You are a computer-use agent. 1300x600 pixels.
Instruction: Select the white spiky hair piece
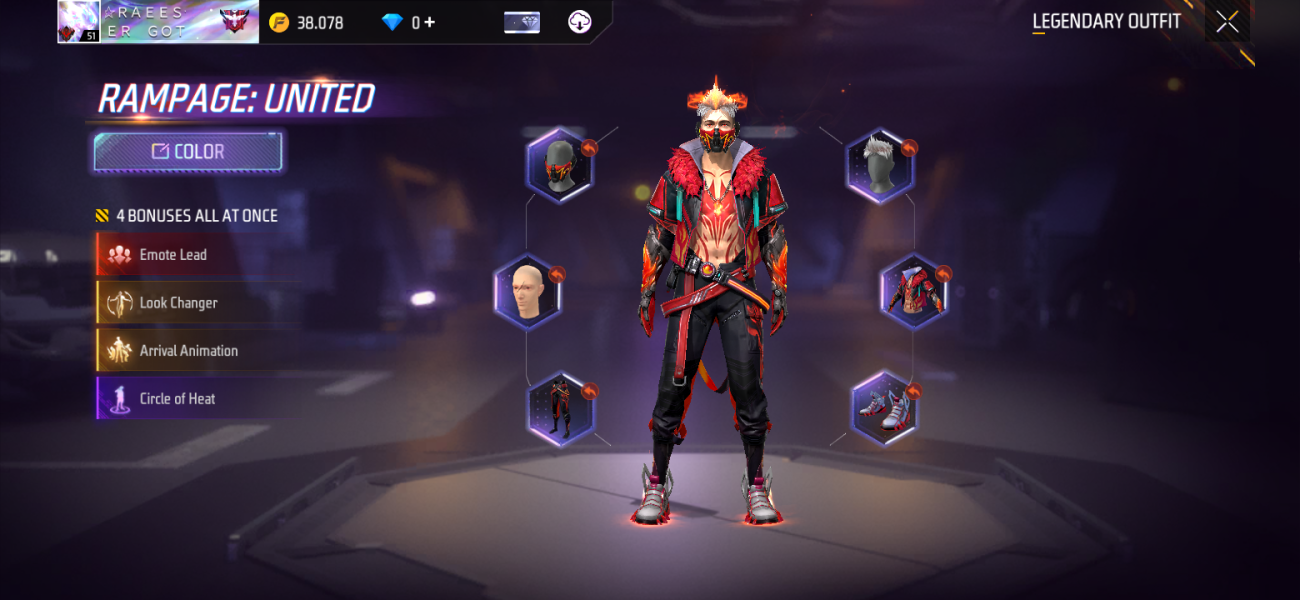click(880, 165)
